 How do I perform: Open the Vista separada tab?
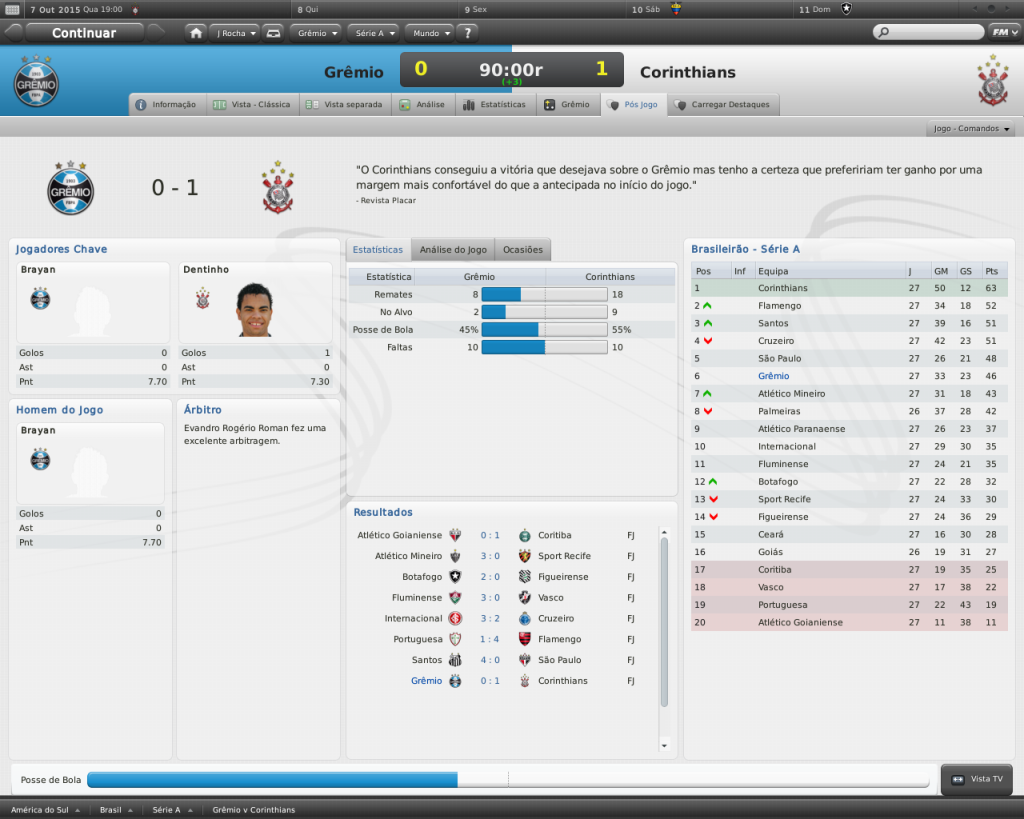tap(345, 104)
